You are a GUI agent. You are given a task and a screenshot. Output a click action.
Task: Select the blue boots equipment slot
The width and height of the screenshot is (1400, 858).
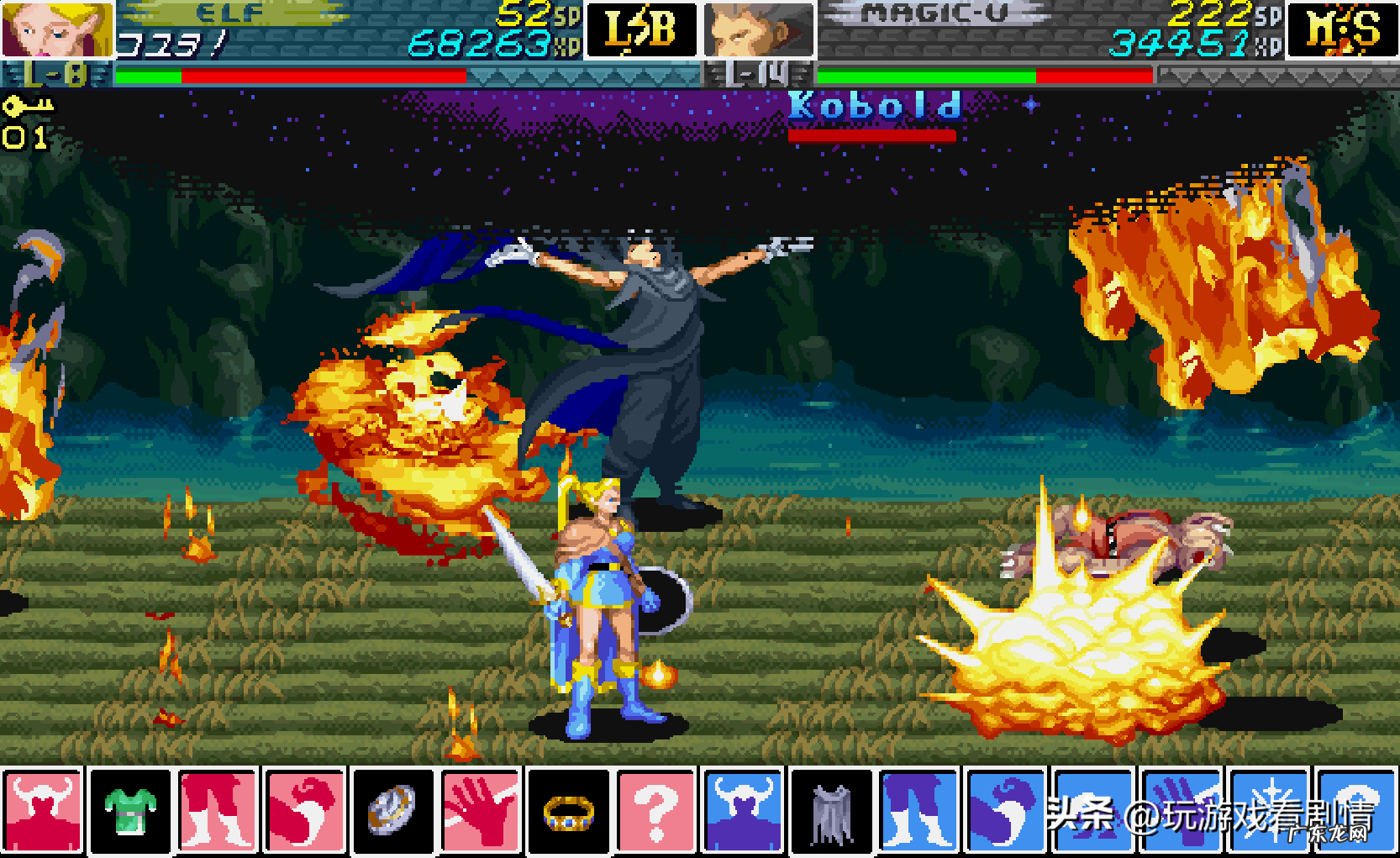click(x=919, y=811)
